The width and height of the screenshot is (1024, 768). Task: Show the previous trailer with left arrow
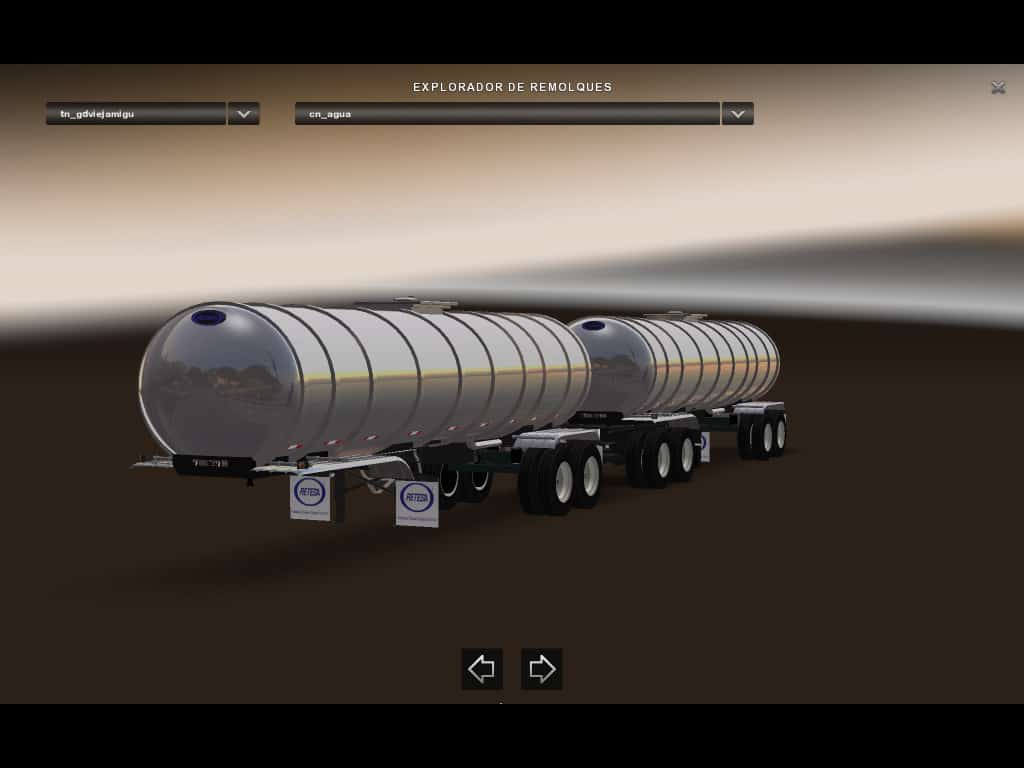click(482, 669)
